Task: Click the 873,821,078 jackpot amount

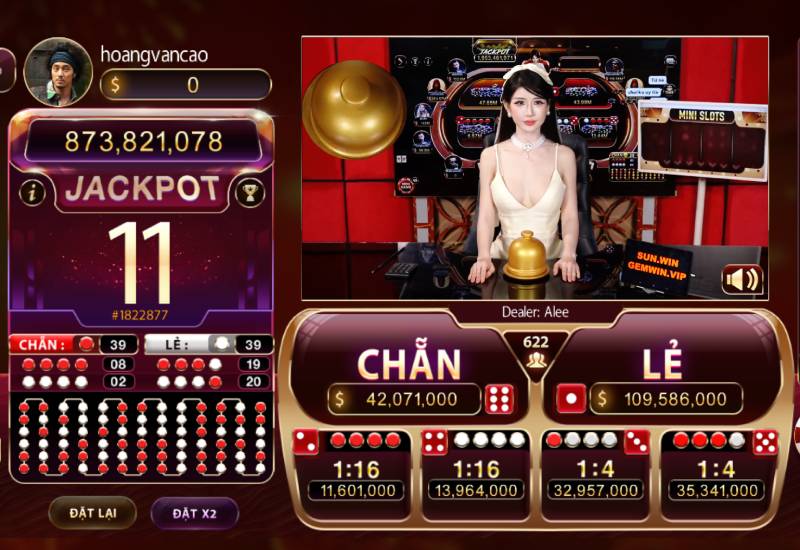Action: pyautogui.click(x=143, y=142)
